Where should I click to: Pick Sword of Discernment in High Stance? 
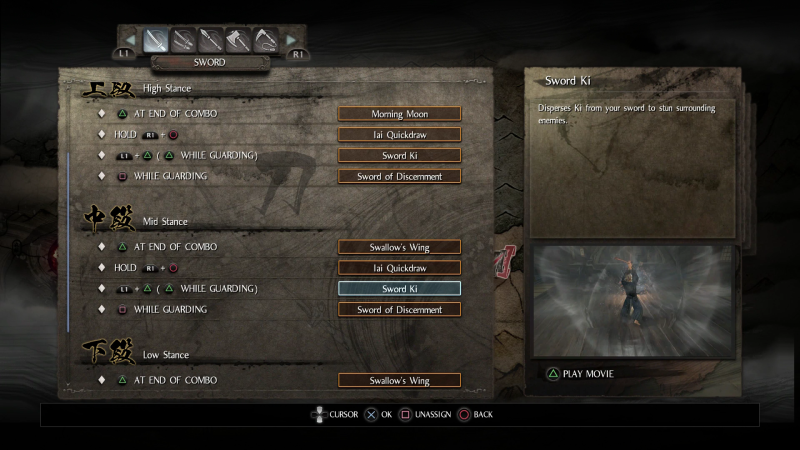pyautogui.click(x=400, y=177)
